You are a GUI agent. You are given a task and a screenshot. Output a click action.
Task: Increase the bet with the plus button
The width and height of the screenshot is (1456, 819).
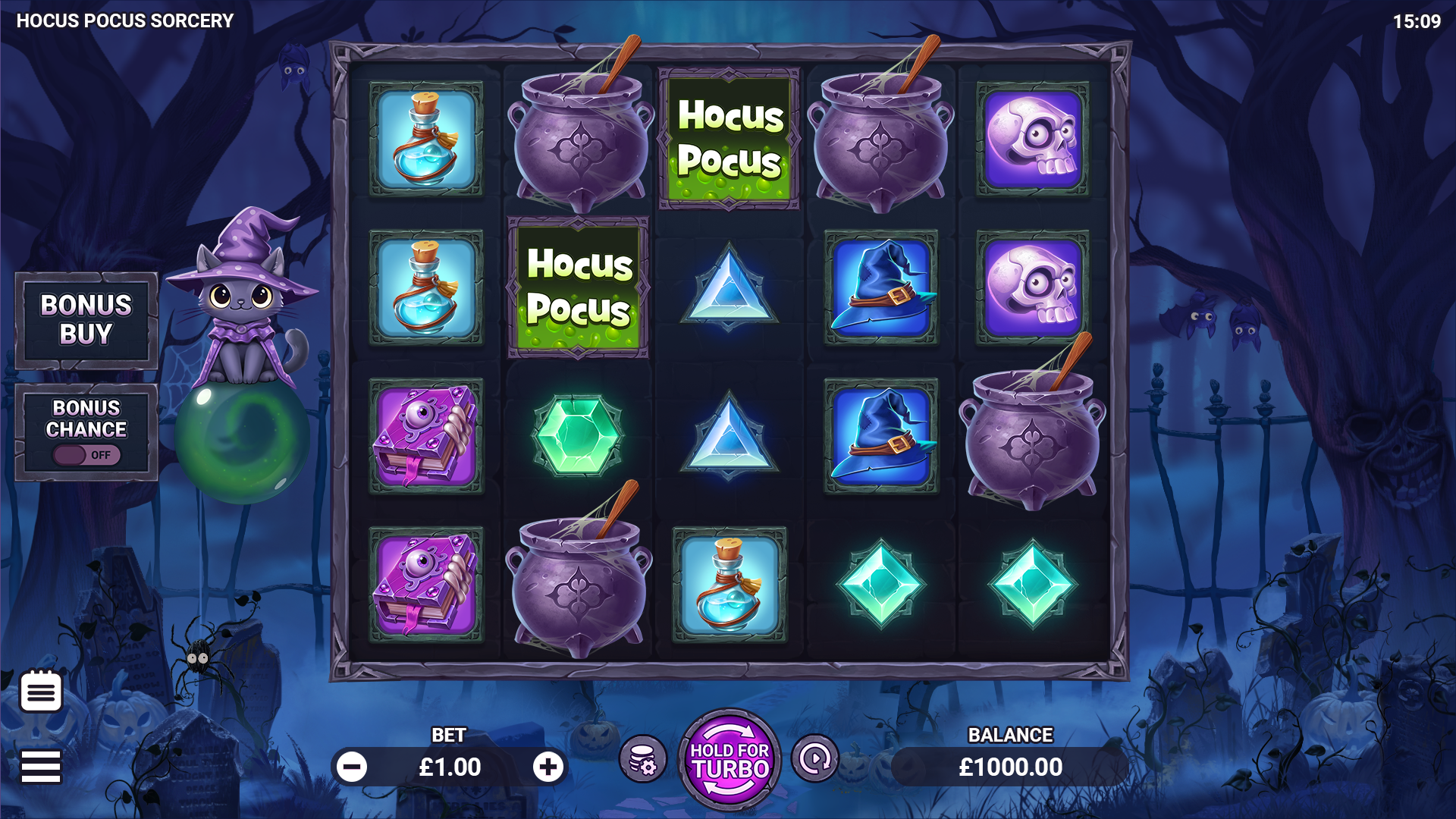548,767
